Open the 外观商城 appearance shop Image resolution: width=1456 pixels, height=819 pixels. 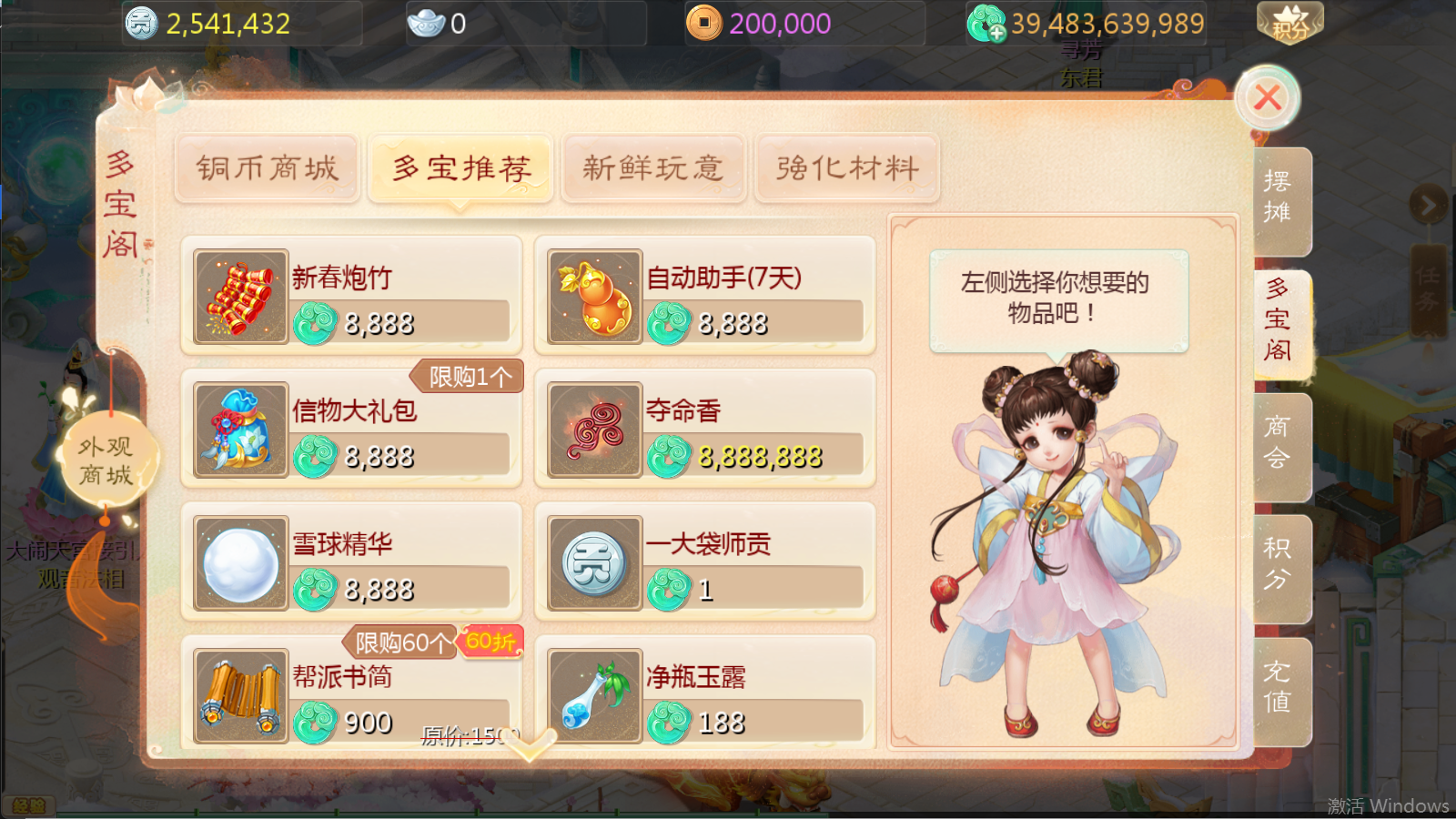tap(106, 460)
